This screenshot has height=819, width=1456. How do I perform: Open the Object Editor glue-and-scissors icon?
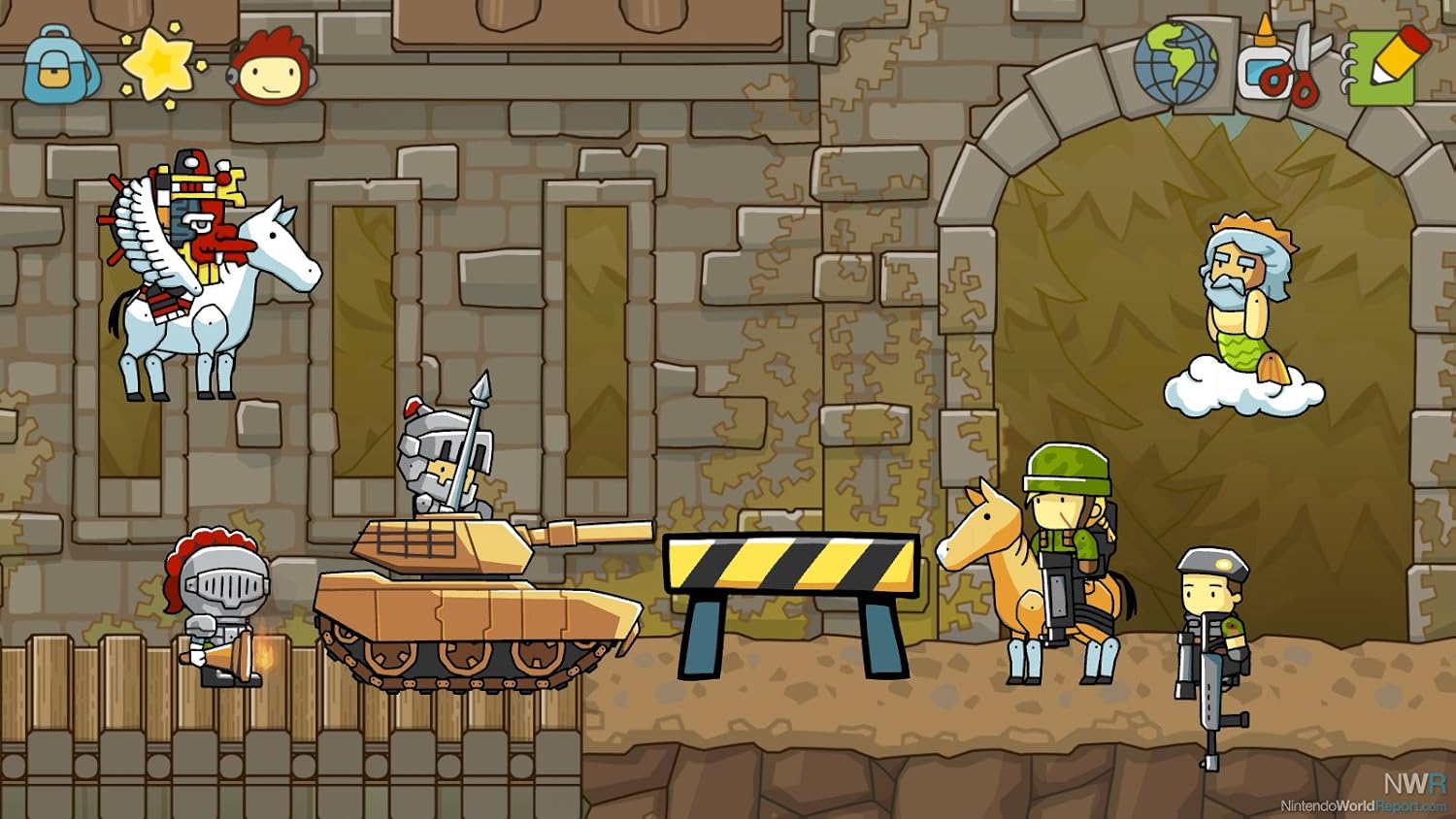click(1281, 66)
